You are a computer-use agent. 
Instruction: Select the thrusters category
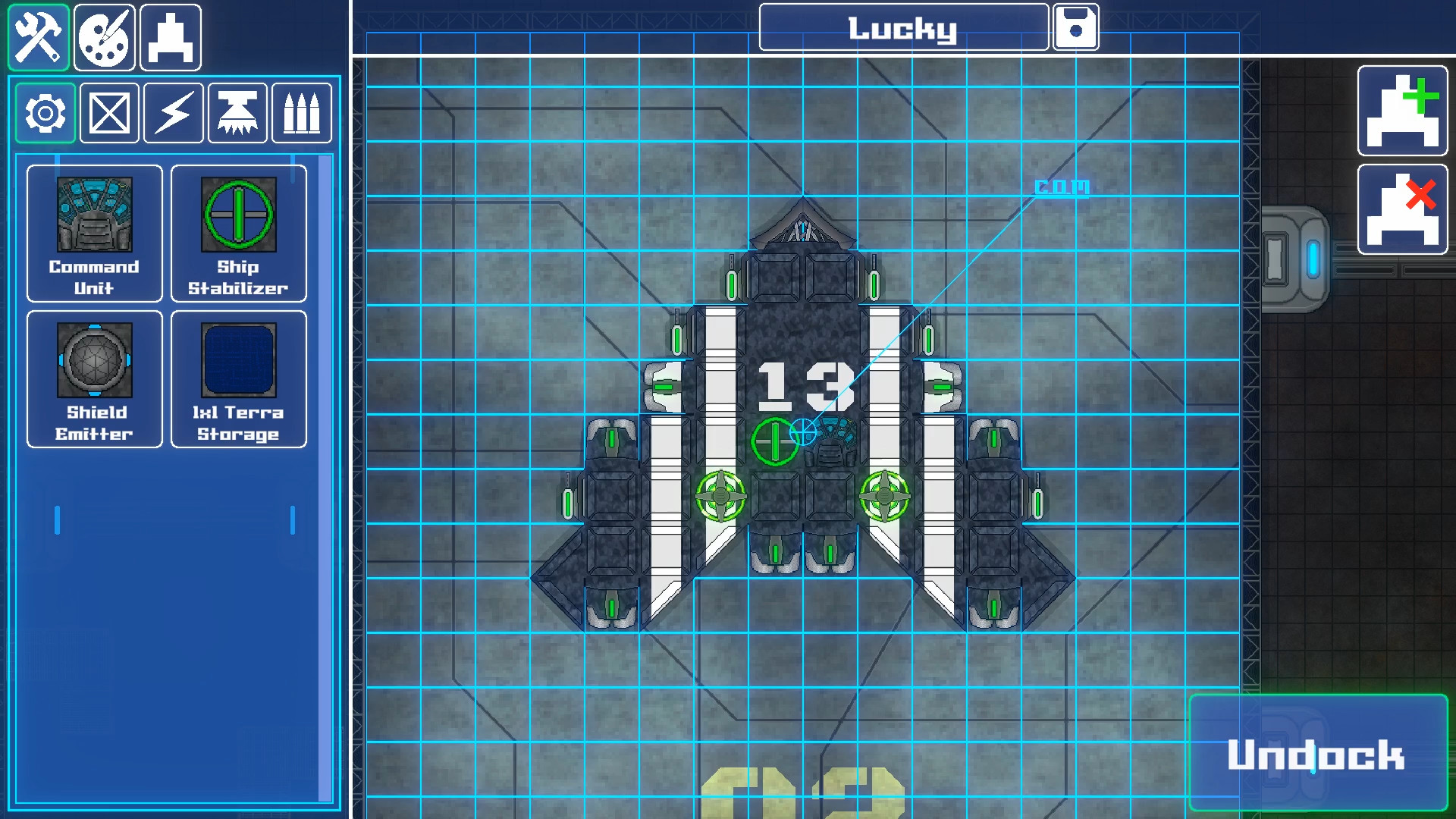pyautogui.click(x=237, y=113)
